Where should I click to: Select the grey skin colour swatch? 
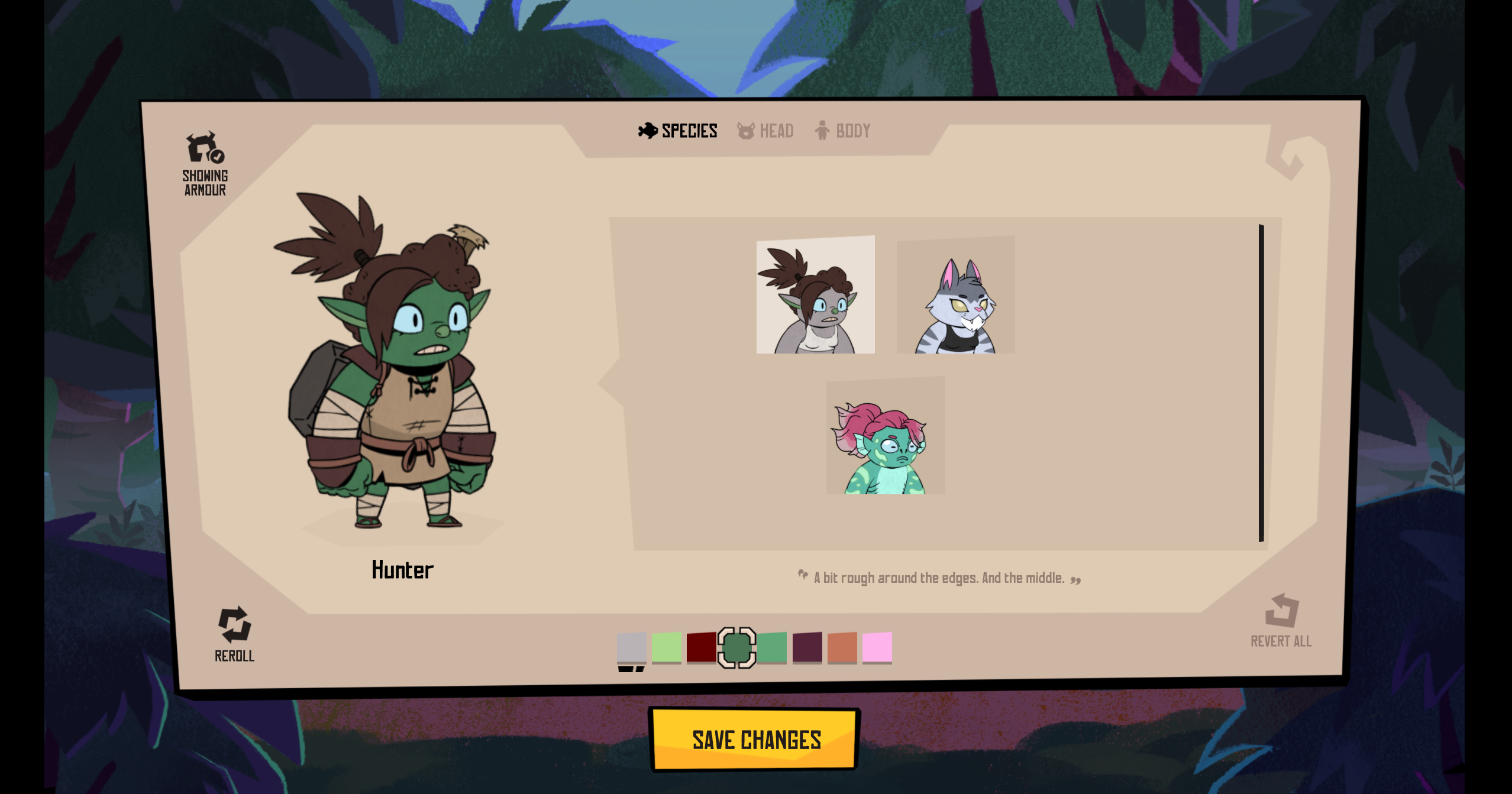pyautogui.click(x=632, y=647)
